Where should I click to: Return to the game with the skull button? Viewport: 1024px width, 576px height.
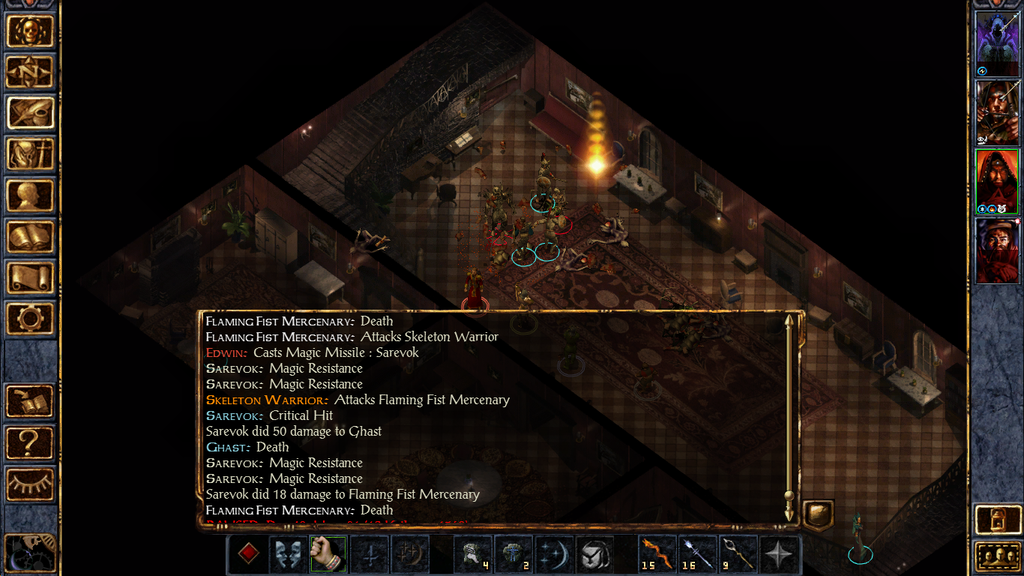point(30,30)
